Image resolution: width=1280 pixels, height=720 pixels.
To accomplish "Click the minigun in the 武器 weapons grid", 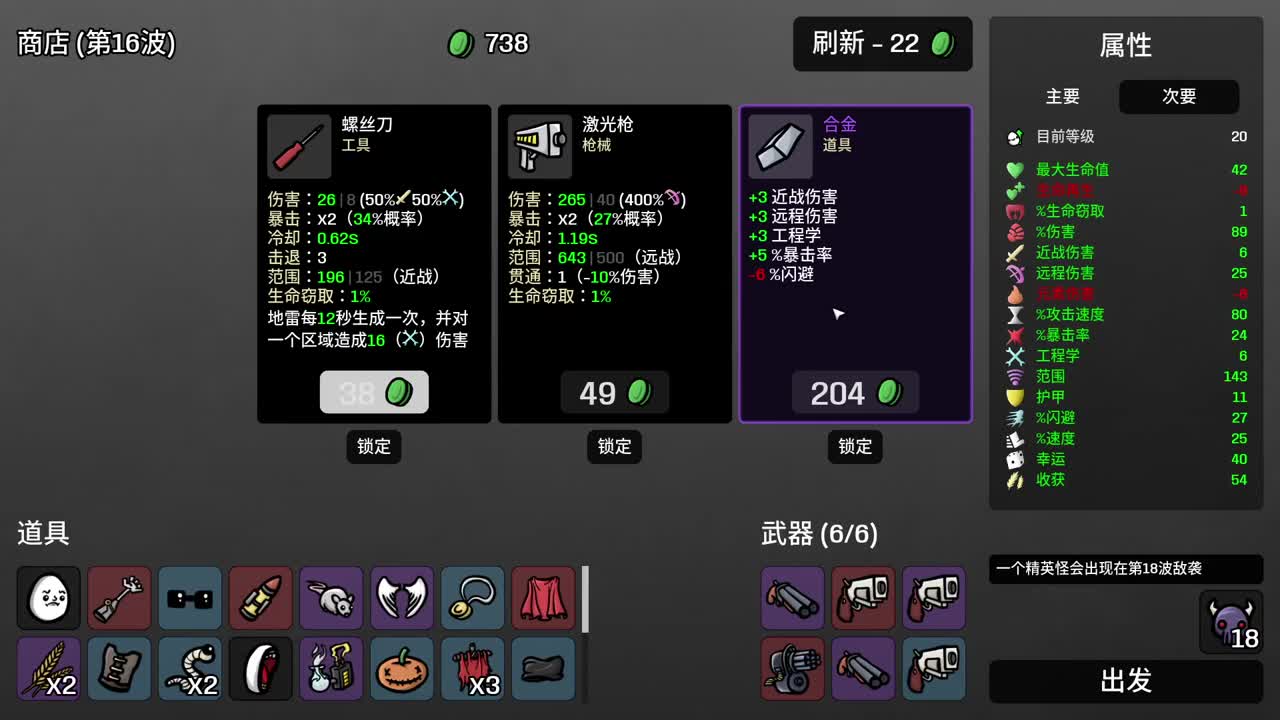I will [792, 669].
